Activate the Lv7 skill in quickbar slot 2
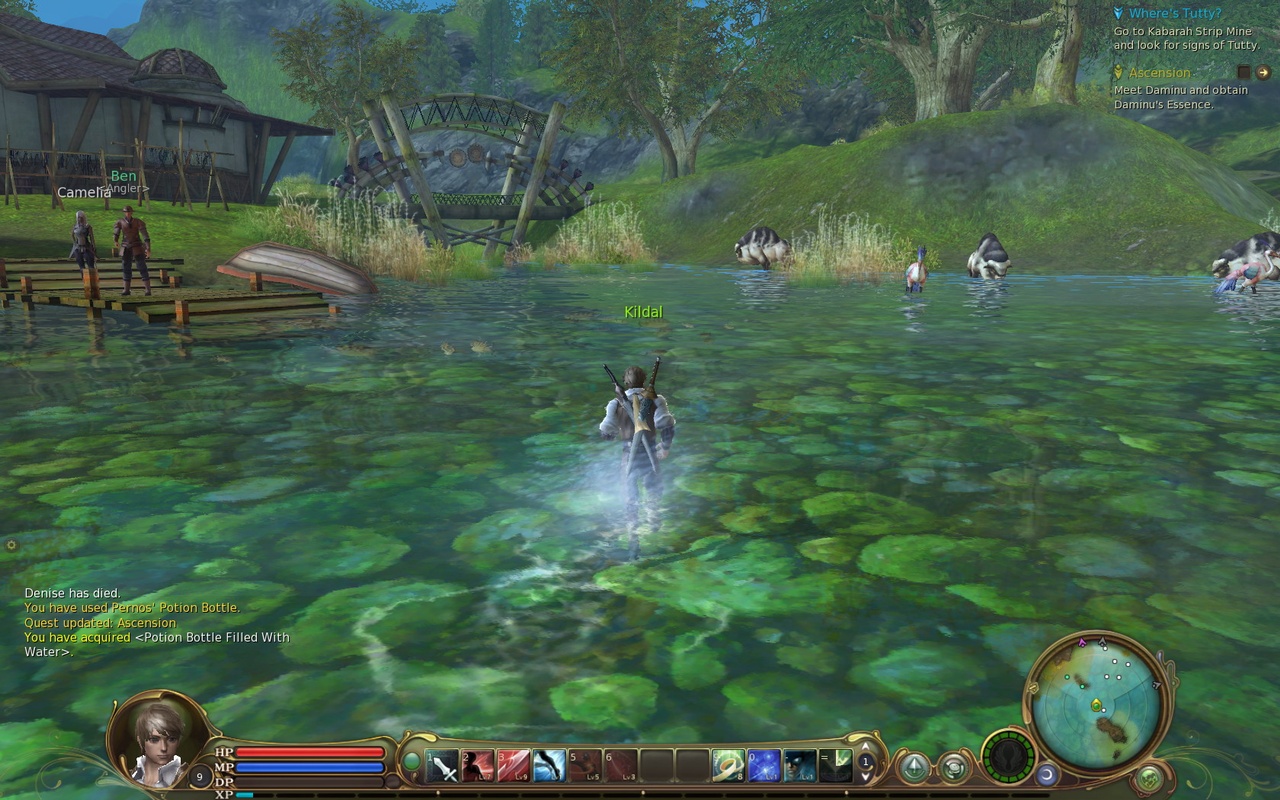Viewport: 1280px width, 800px height. pos(476,765)
